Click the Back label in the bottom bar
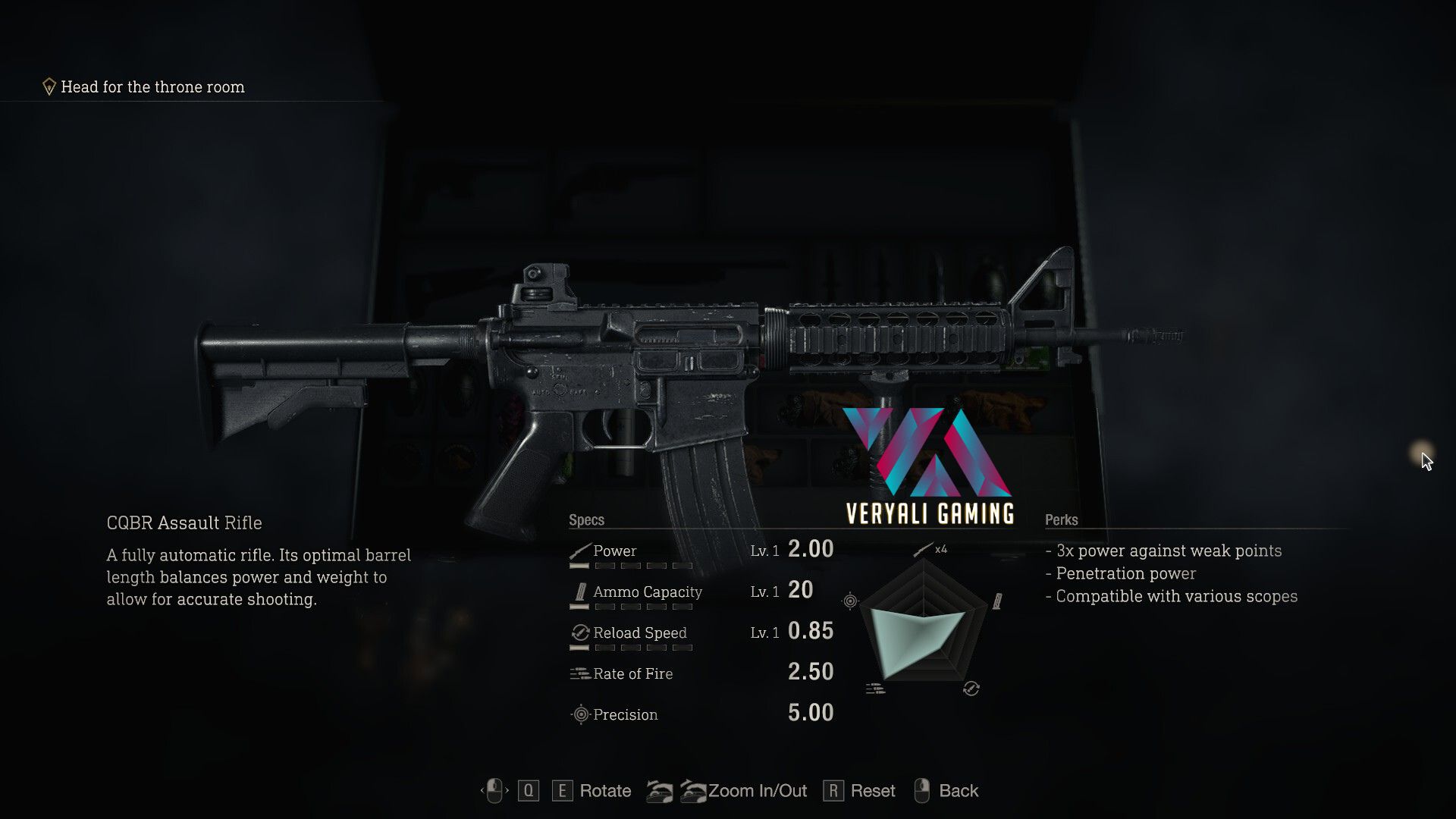1456x819 pixels. click(958, 791)
